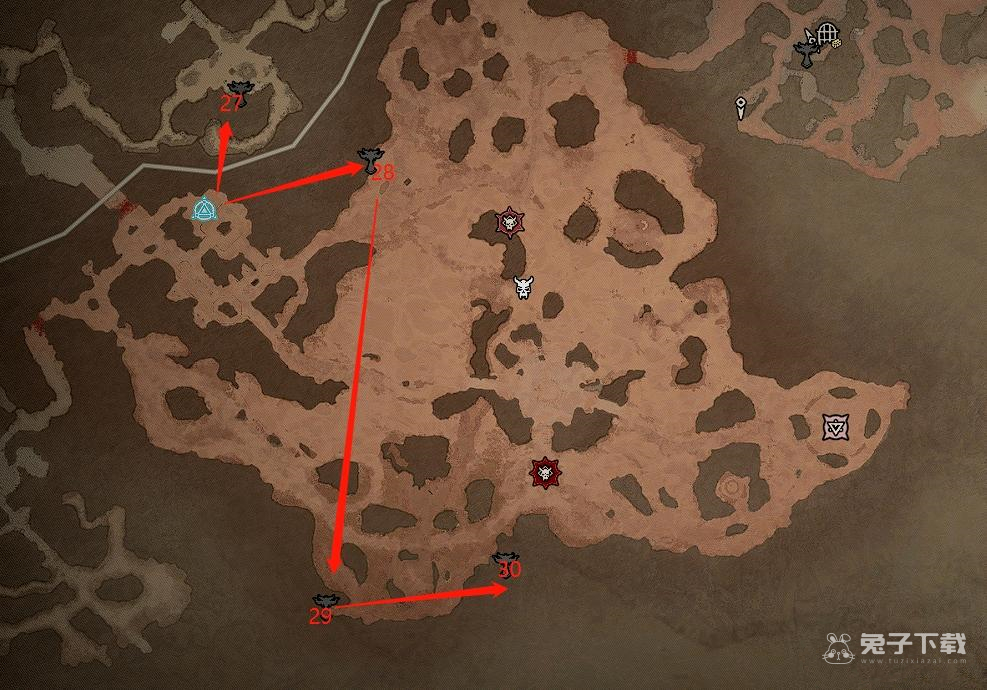
Task: Click the bright red stronghold skull marker
Action: point(545,472)
